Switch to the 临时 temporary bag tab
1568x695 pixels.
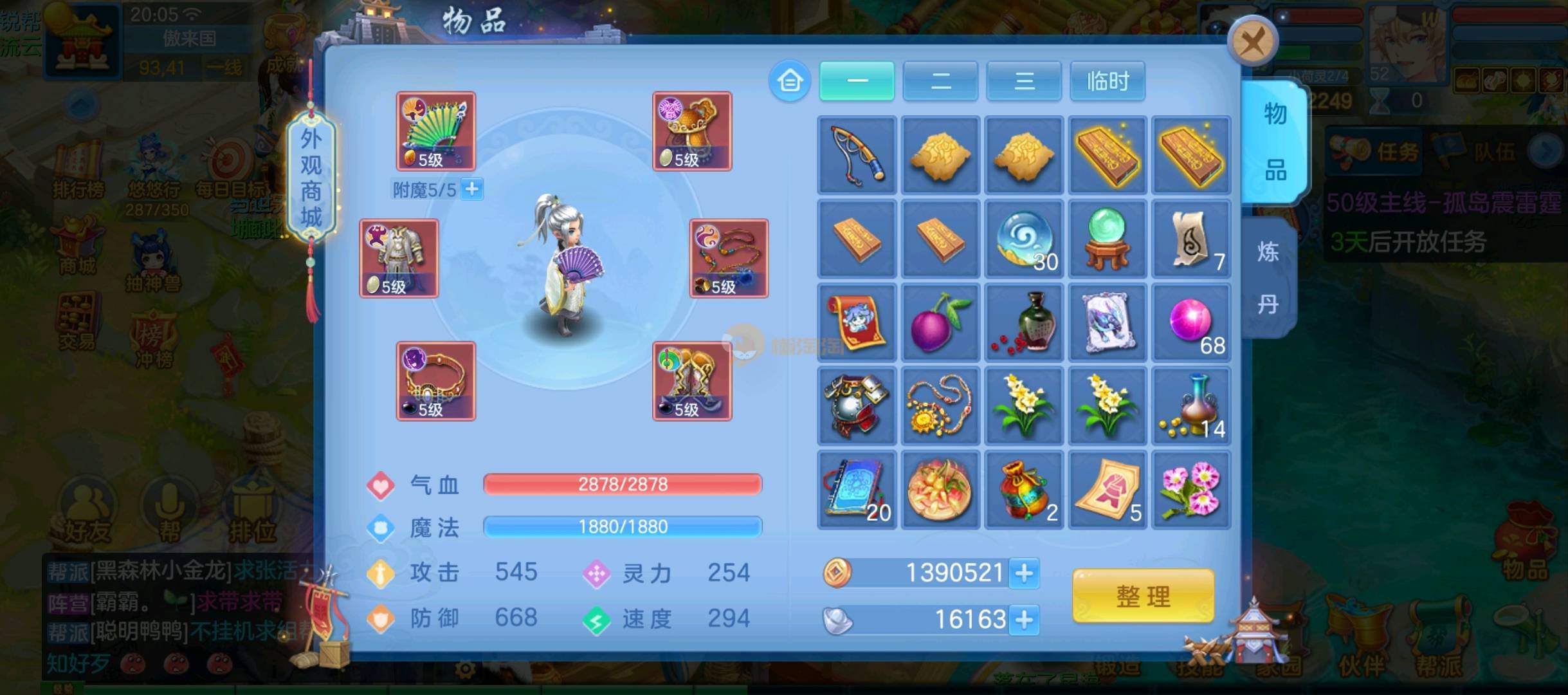pyautogui.click(x=1108, y=81)
